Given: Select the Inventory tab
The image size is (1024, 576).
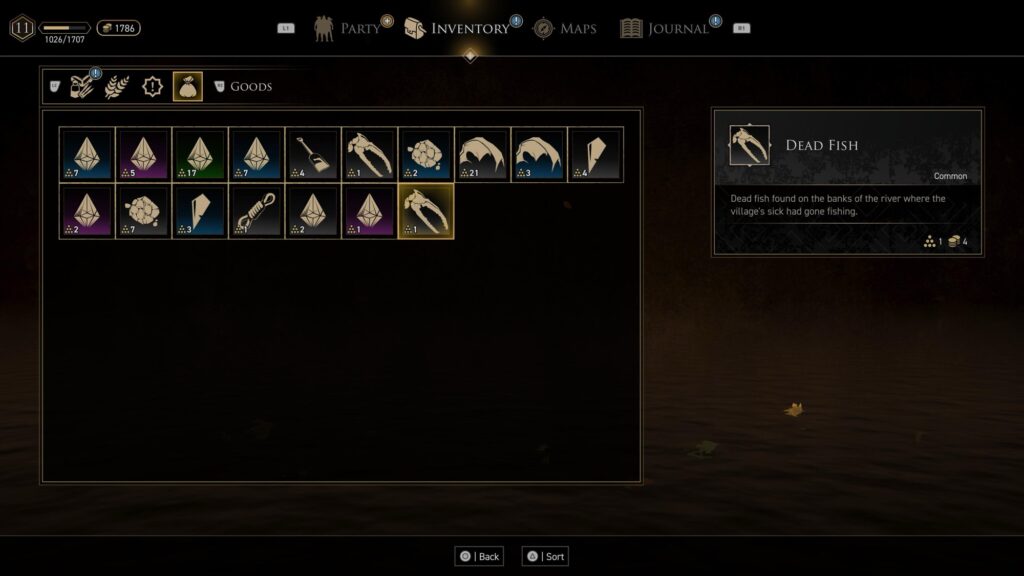Looking at the screenshot, I should click(457, 28).
